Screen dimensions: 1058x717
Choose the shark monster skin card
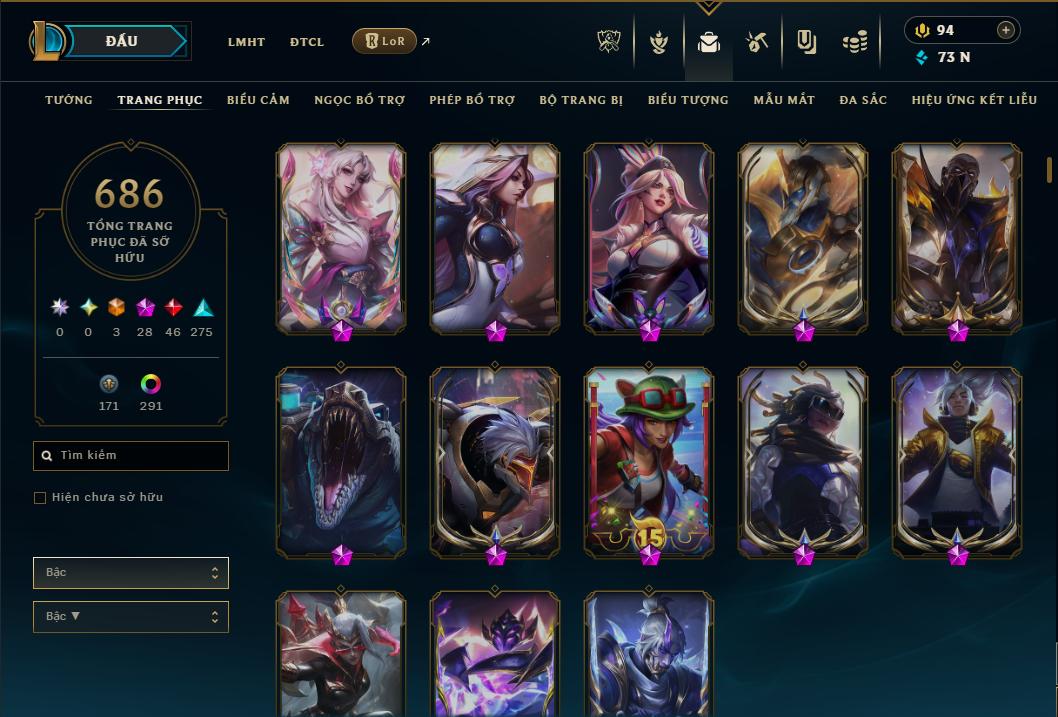341,460
